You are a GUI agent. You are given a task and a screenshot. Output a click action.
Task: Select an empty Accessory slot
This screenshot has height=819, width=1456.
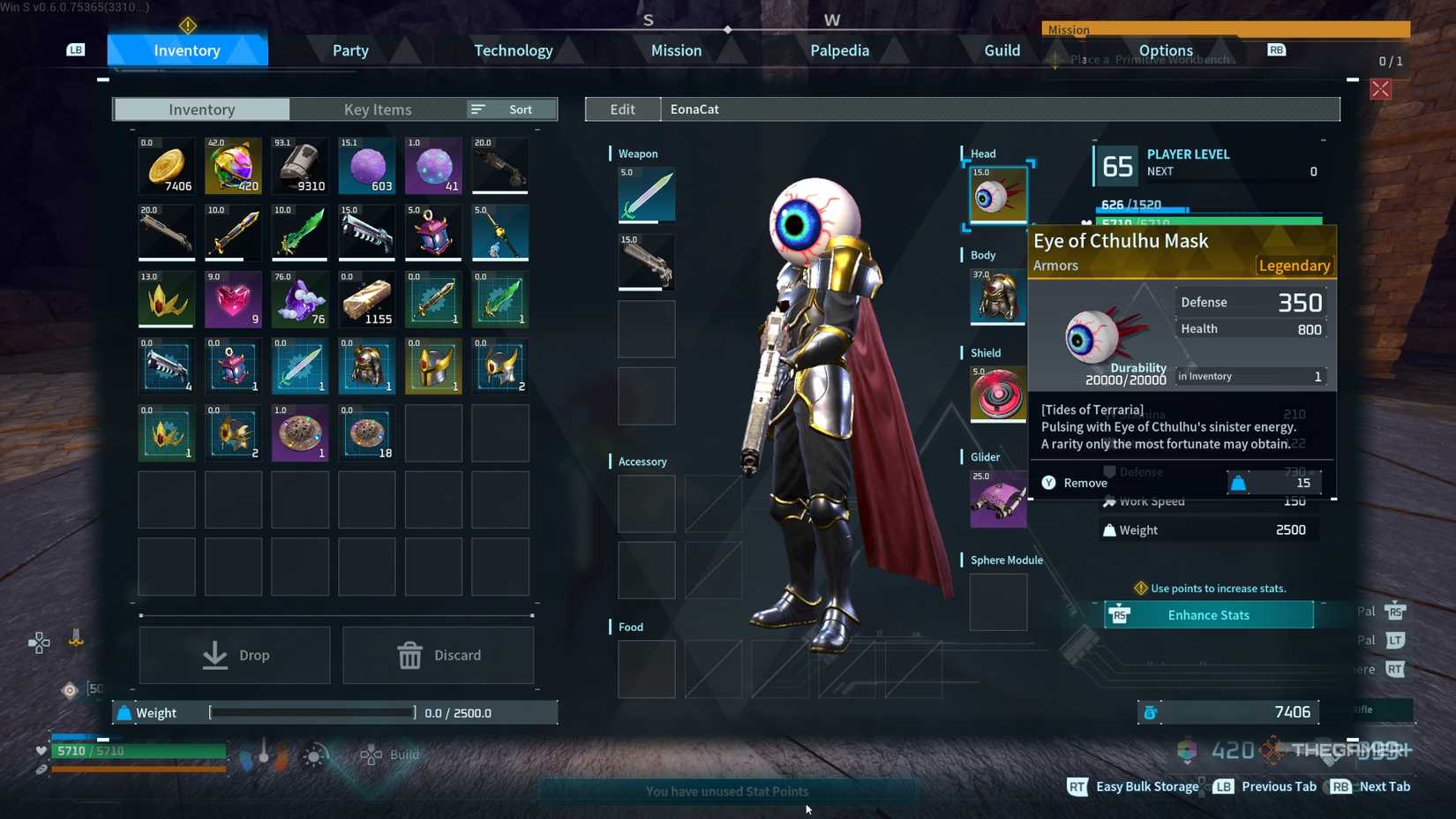pyautogui.click(x=646, y=503)
